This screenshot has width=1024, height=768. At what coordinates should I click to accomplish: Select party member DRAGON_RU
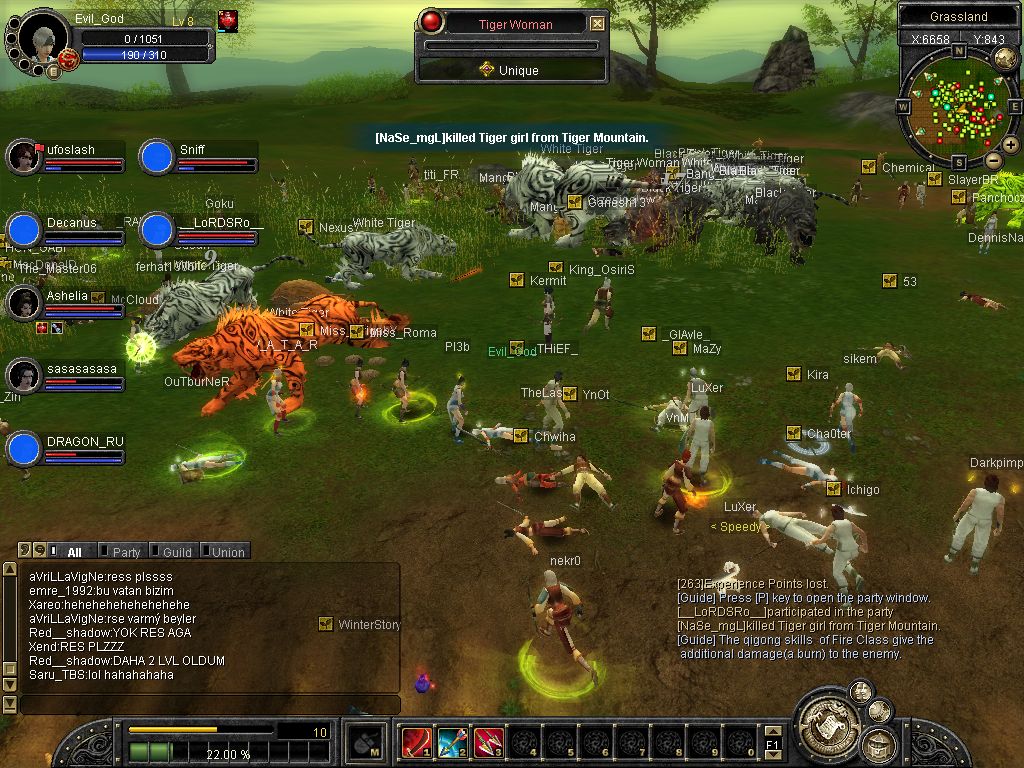pyautogui.click(x=23, y=448)
